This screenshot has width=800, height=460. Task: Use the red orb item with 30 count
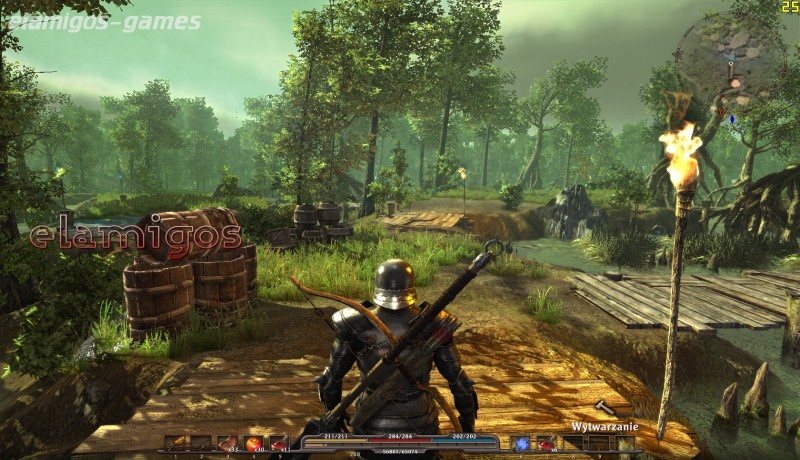(254, 443)
